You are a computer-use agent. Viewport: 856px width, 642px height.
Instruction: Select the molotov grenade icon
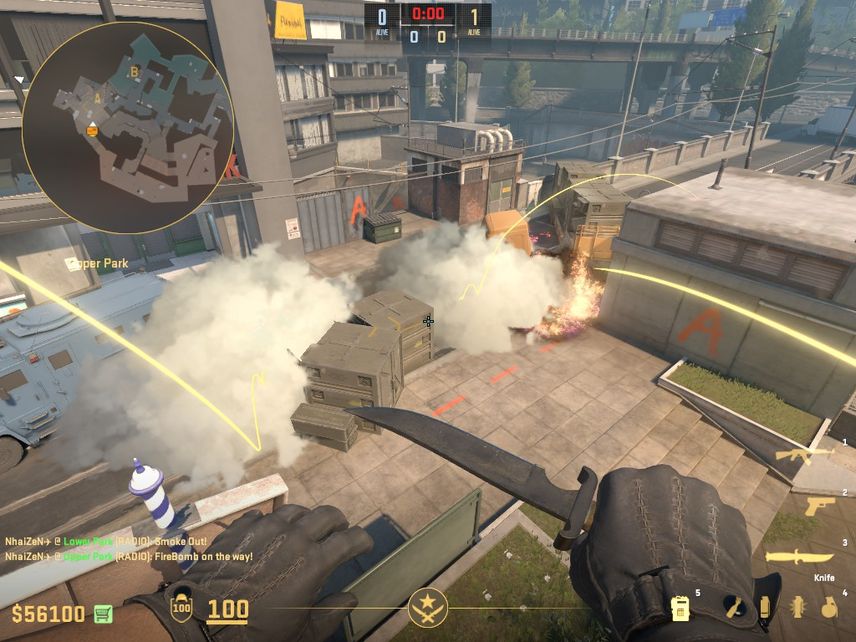tap(734, 607)
